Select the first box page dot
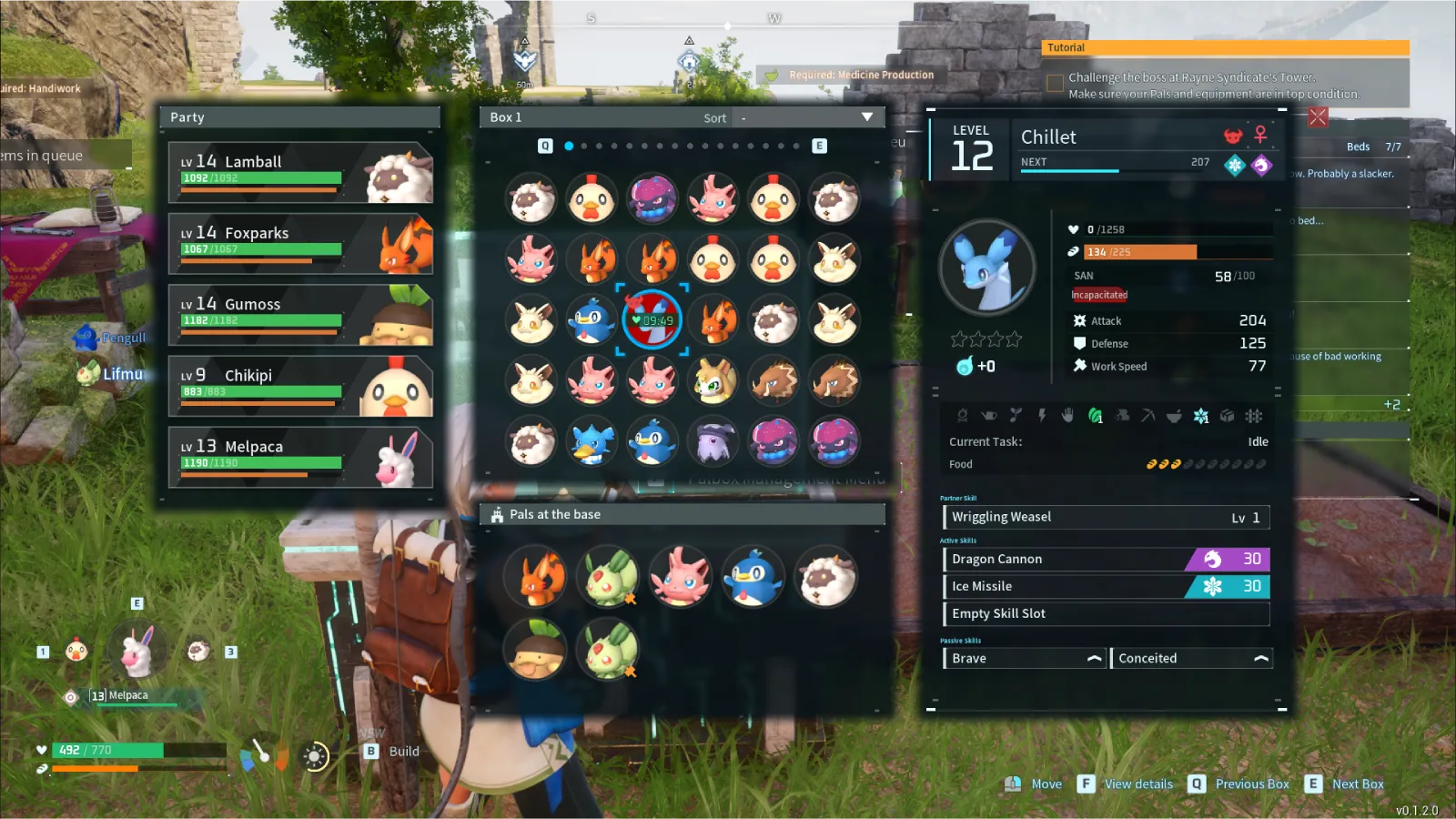The image size is (1456, 819). coord(569,146)
